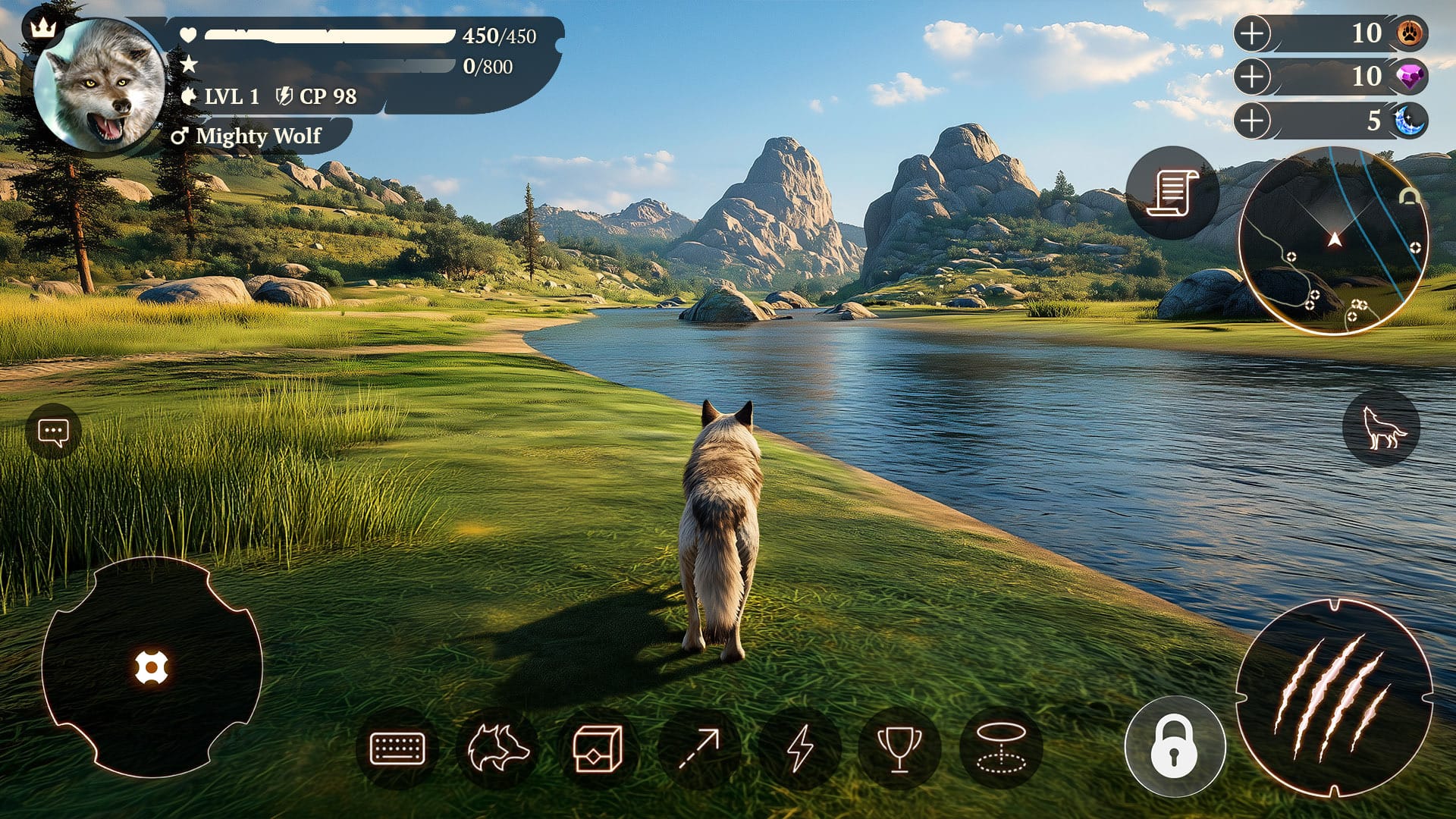This screenshot has height=819, width=1456.
Task: Tap the chat bubble on the left
Action: (x=53, y=430)
